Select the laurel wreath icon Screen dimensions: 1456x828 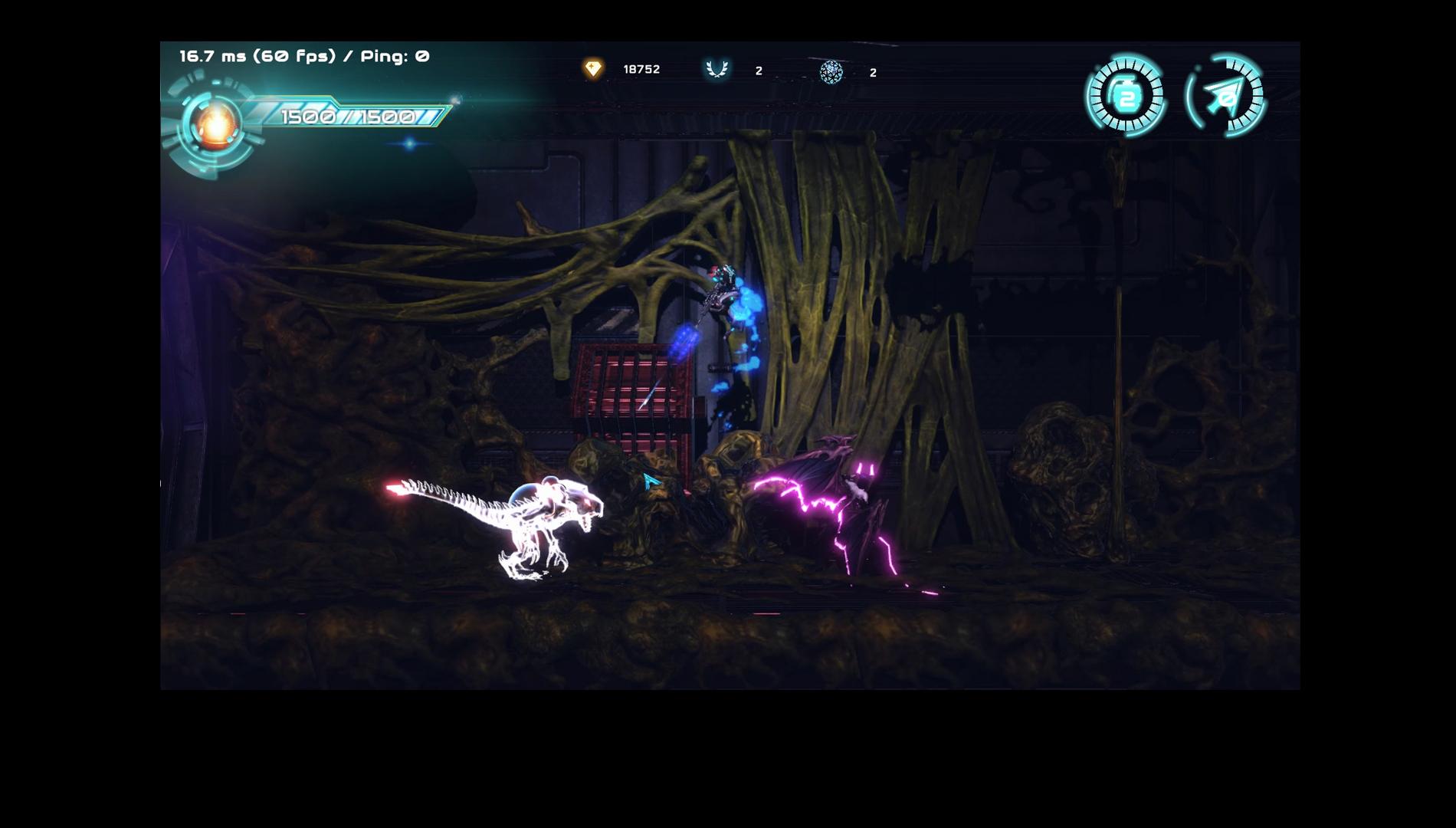[x=717, y=69]
